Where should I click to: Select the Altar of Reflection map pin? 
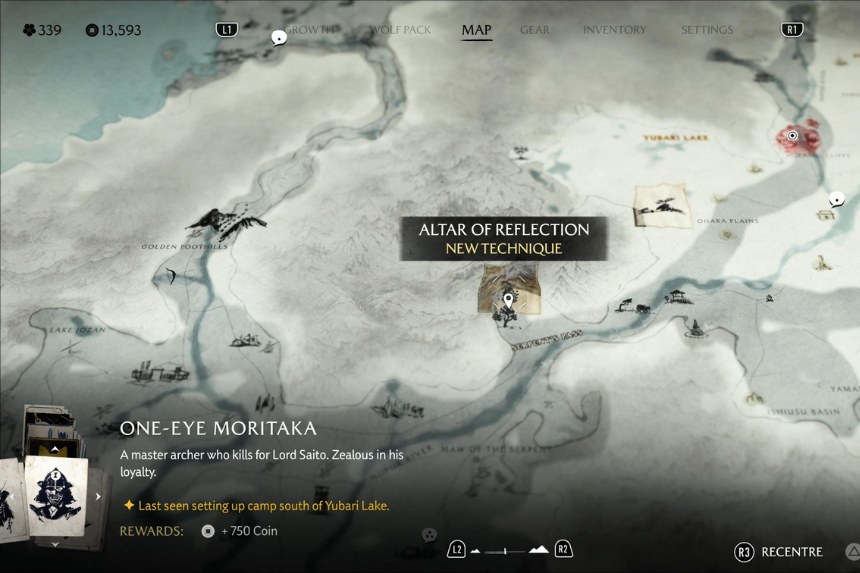pos(509,299)
